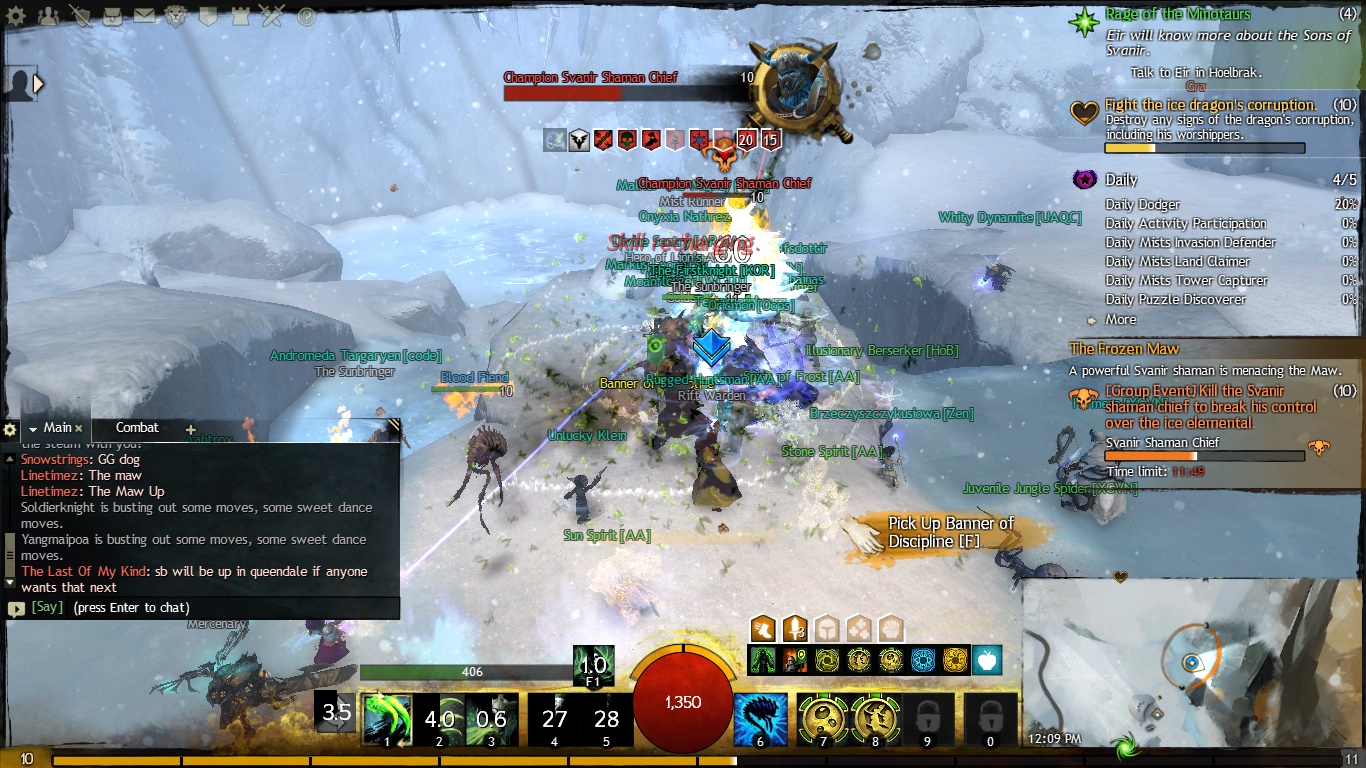Open the Black Lion trading post icon
1366x768 pixels.
pyautogui.click(x=176, y=16)
